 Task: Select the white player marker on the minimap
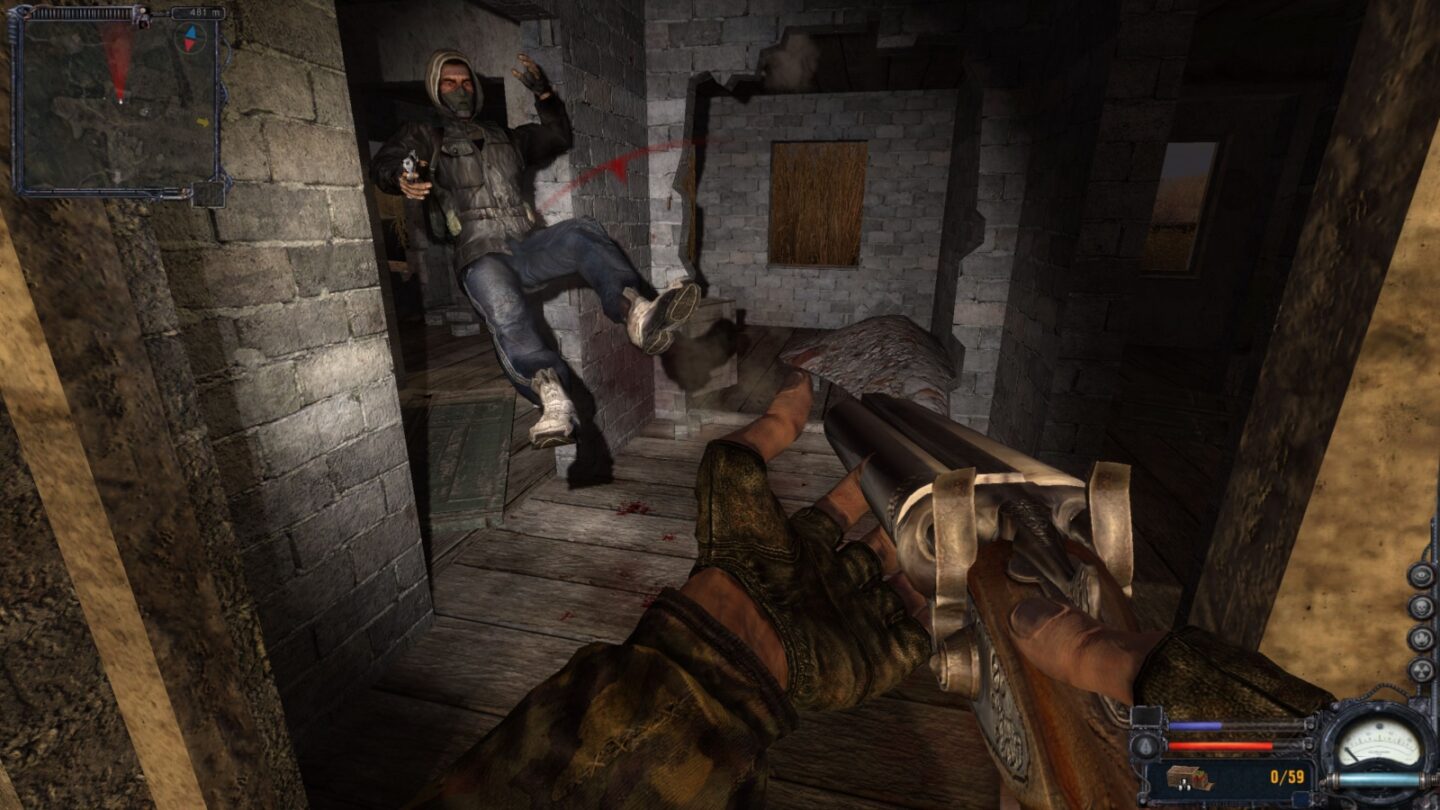(120, 102)
